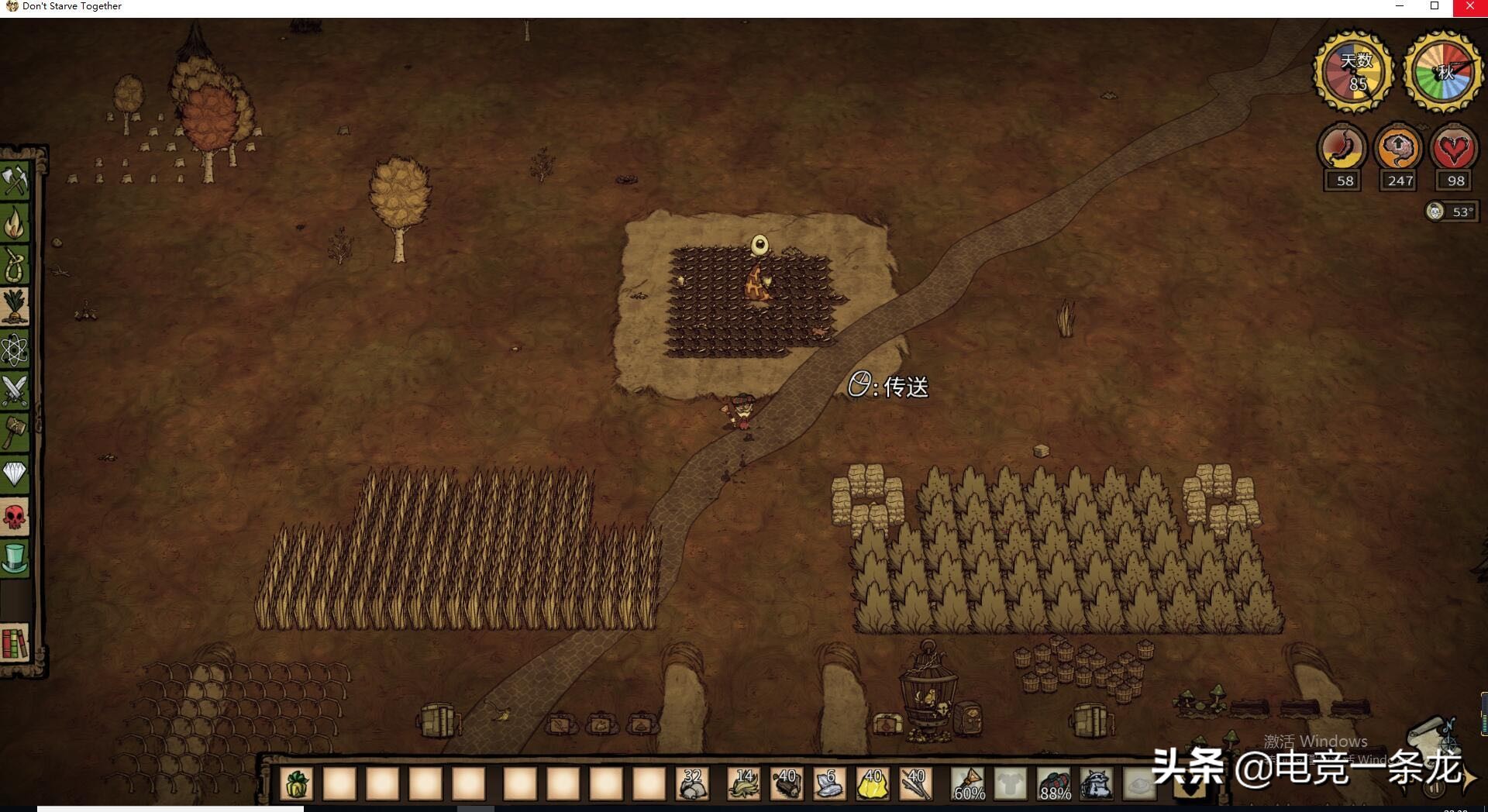Open the Dress top hat tab
This screenshot has width=1488, height=812.
15,558
